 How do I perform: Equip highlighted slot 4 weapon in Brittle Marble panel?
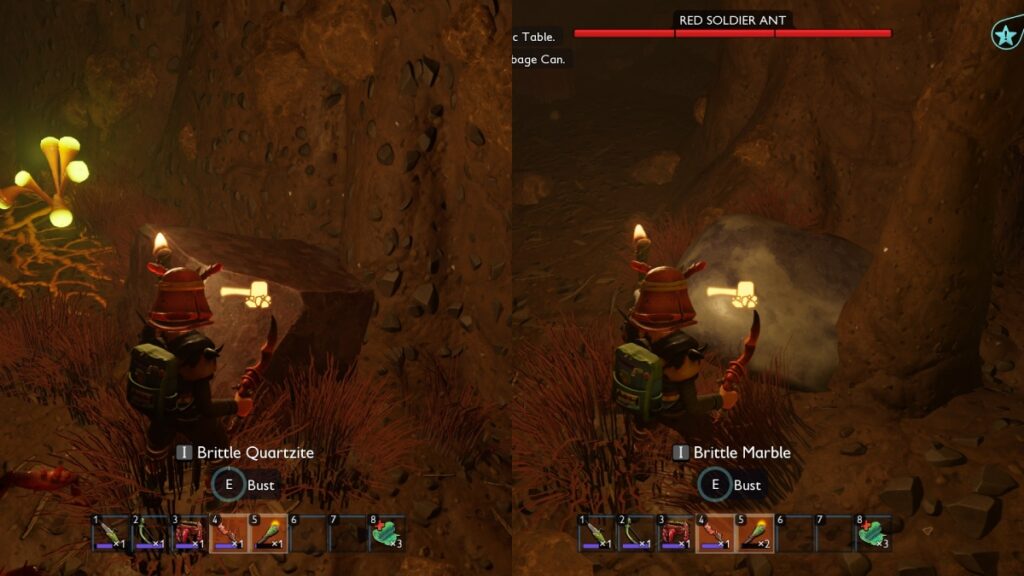click(717, 533)
